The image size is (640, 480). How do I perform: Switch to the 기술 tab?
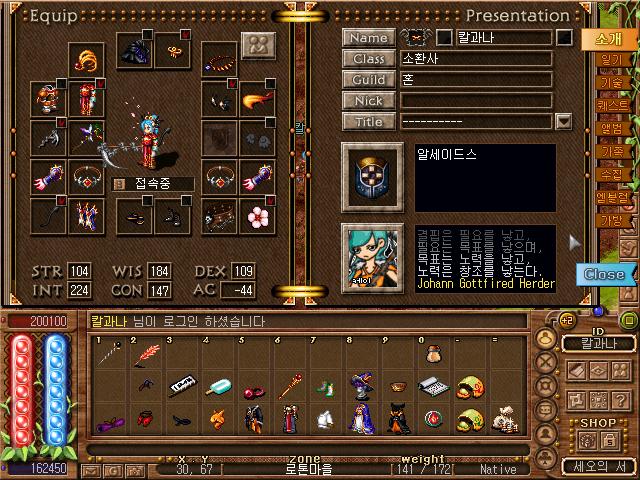click(610, 83)
